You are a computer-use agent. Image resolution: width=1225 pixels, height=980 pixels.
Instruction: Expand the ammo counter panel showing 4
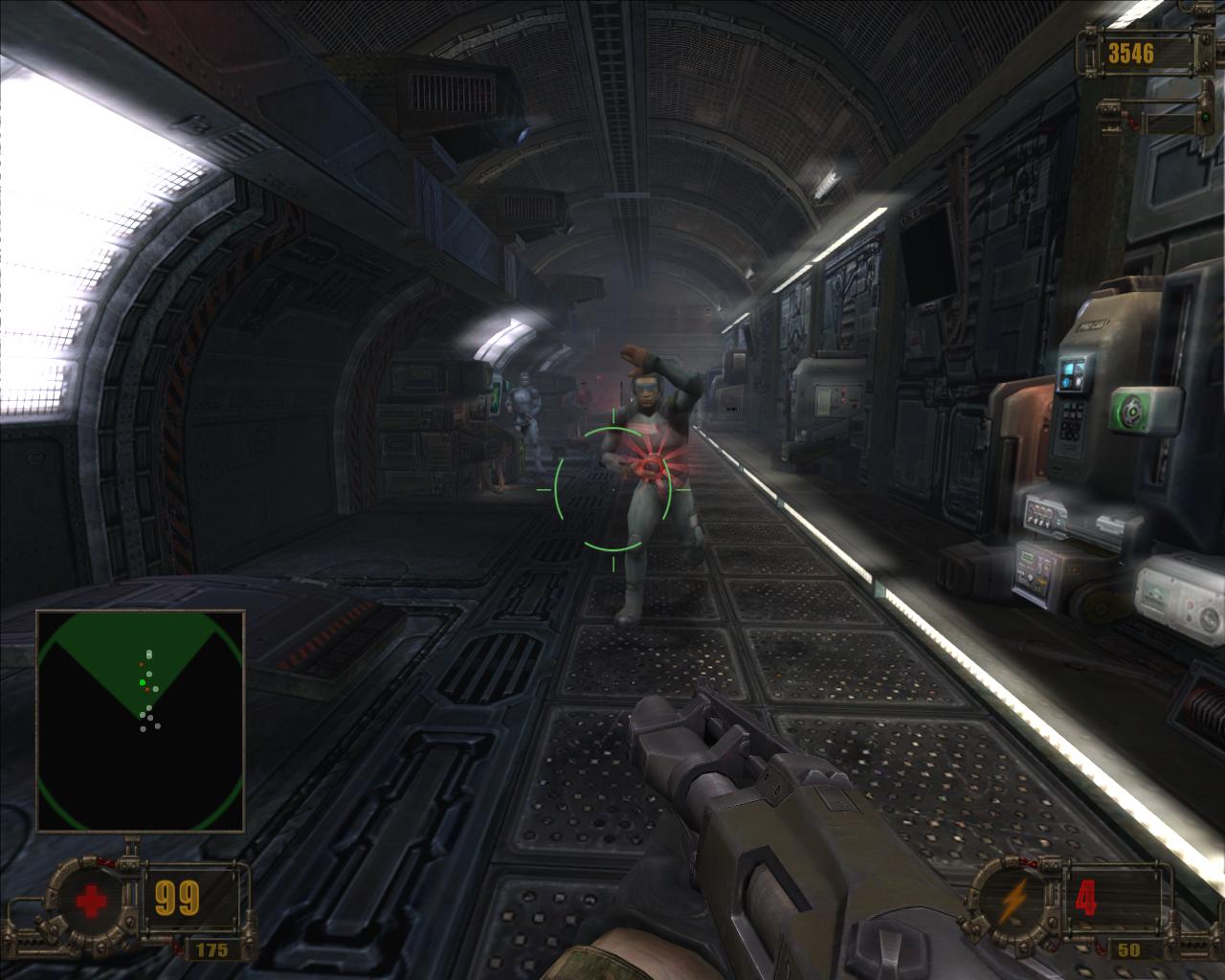(1086, 899)
